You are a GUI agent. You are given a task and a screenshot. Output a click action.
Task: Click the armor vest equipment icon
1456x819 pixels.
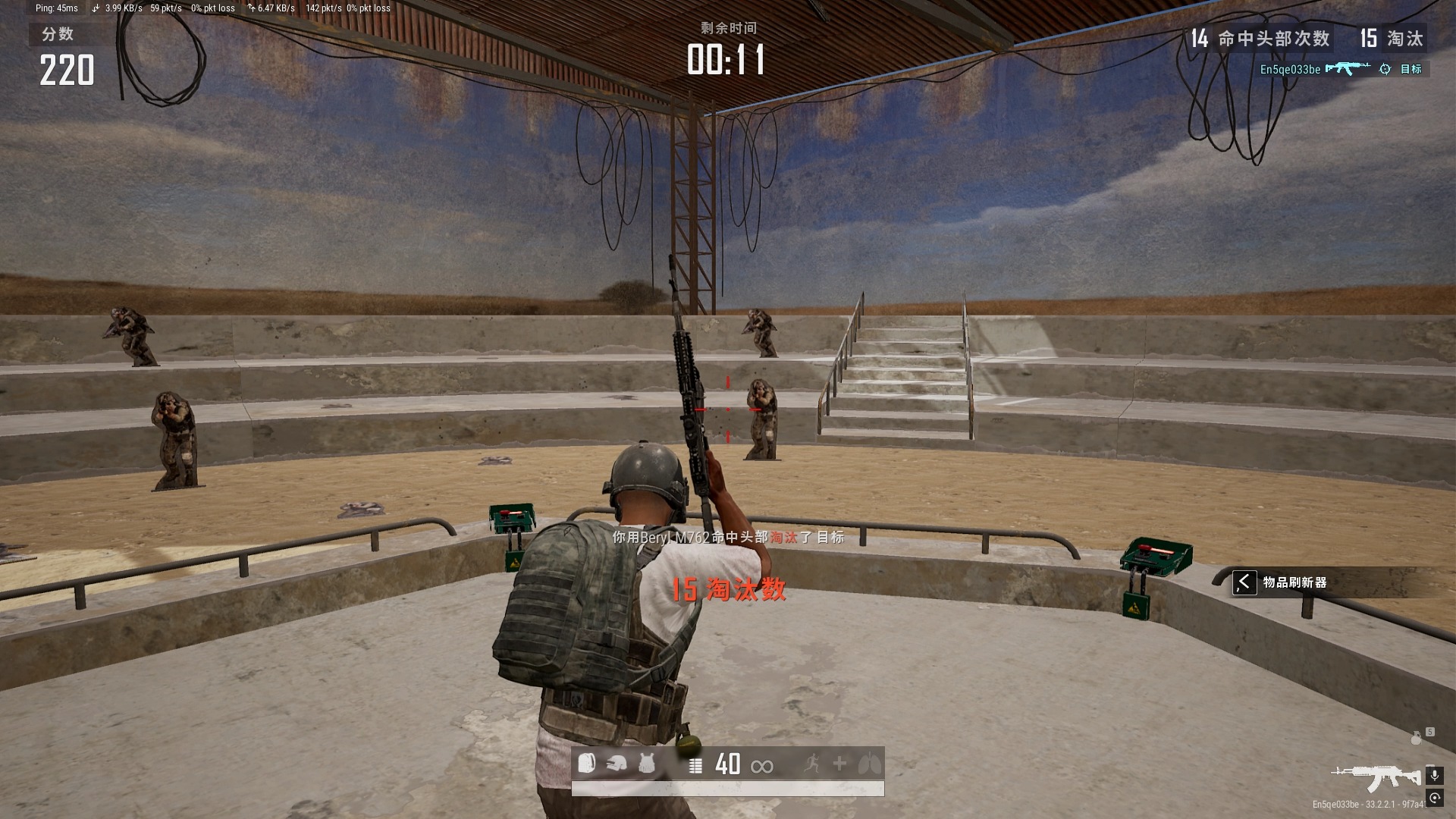pos(646,764)
